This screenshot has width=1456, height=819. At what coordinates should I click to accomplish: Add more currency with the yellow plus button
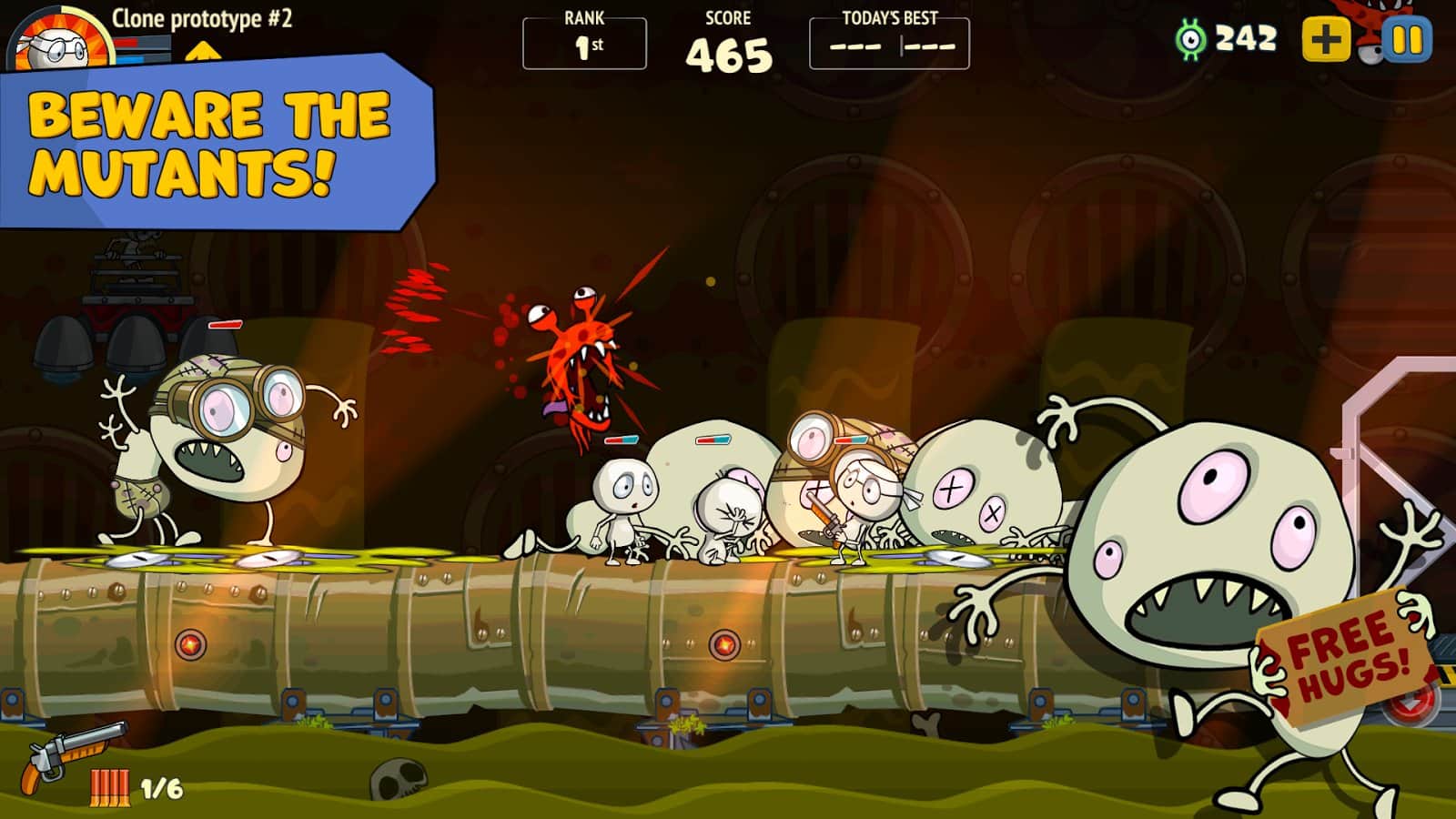click(1326, 40)
